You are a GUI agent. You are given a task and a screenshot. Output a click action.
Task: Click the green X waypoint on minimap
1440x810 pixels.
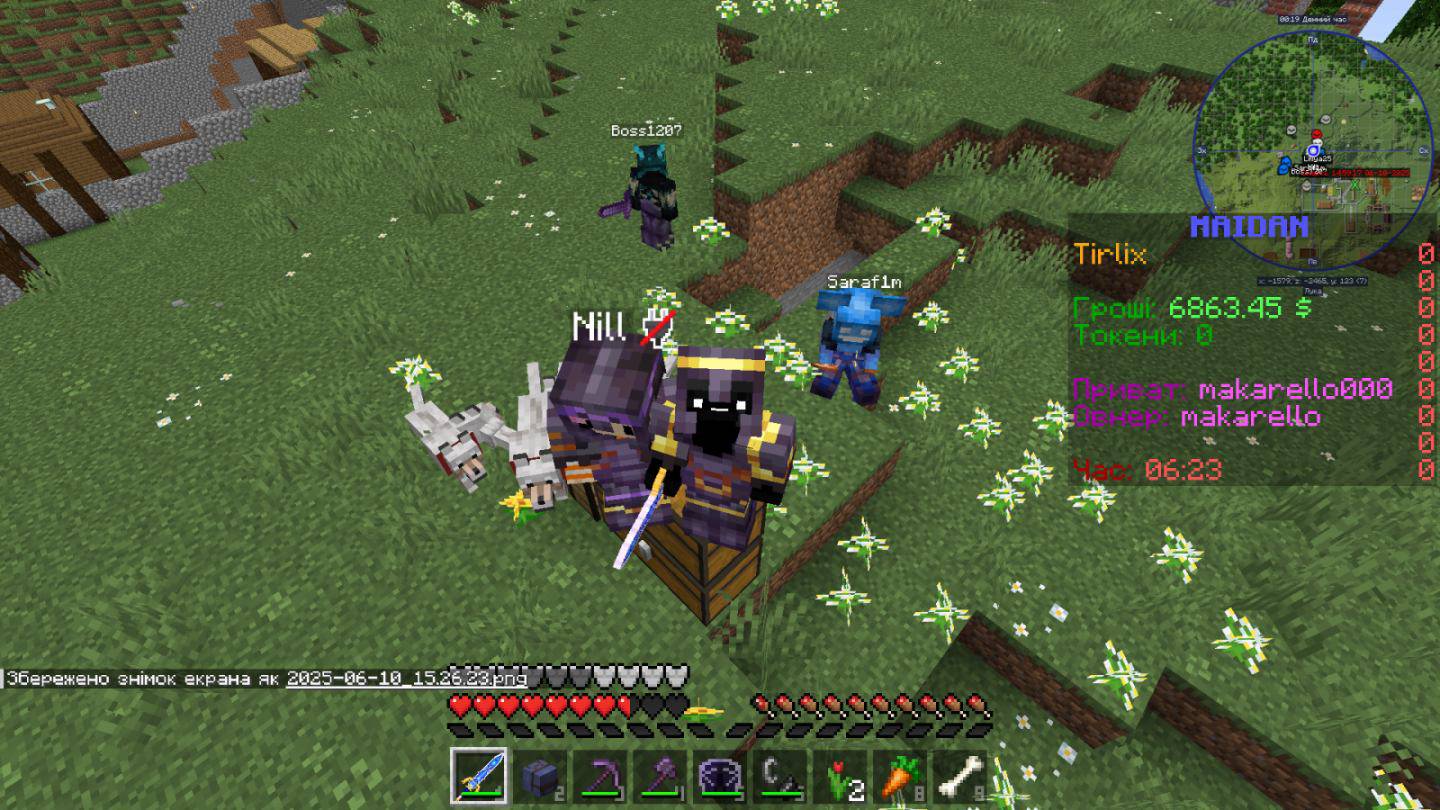tap(1355, 184)
